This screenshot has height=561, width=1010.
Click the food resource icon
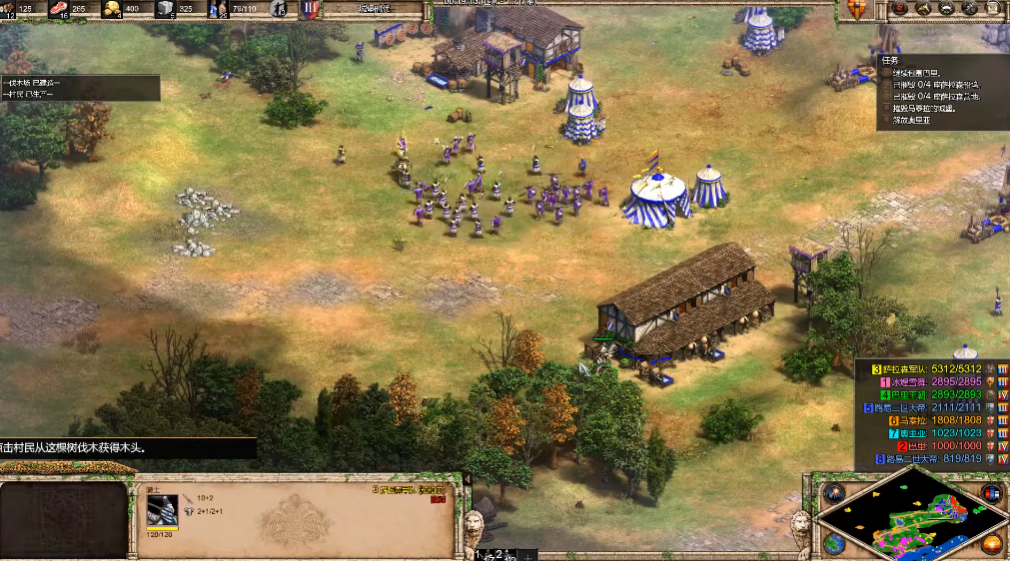[x=58, y=9]
